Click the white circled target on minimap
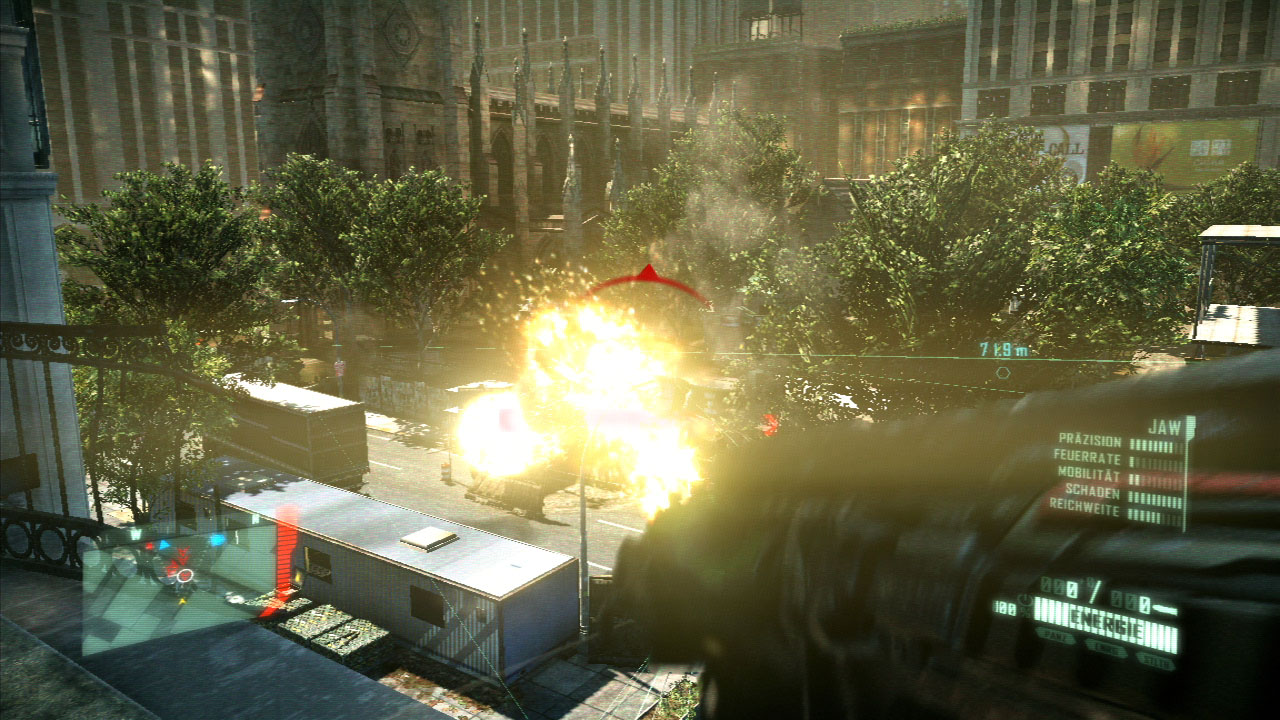 184,575
